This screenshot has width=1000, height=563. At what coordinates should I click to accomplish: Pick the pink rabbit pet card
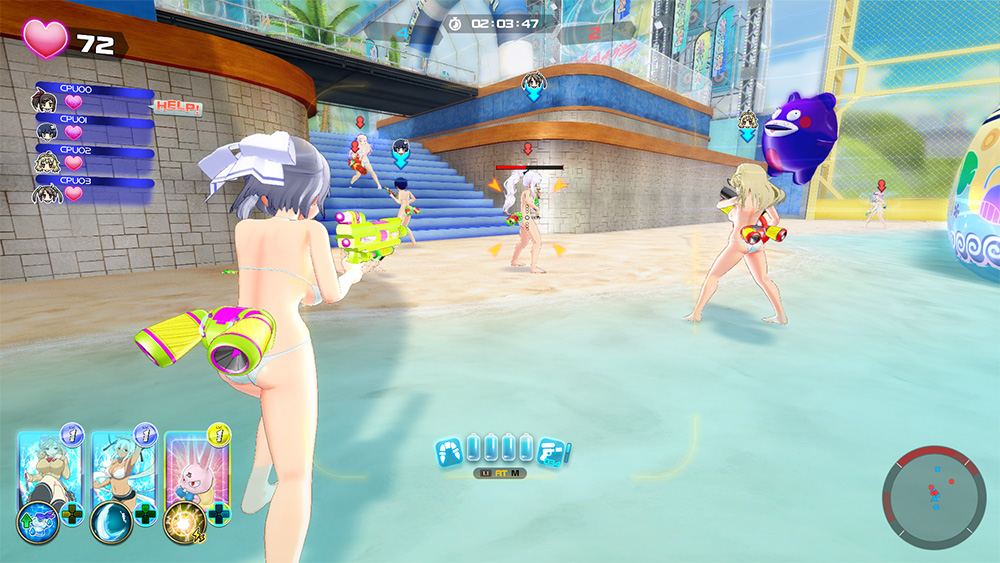tap(194, 465)
